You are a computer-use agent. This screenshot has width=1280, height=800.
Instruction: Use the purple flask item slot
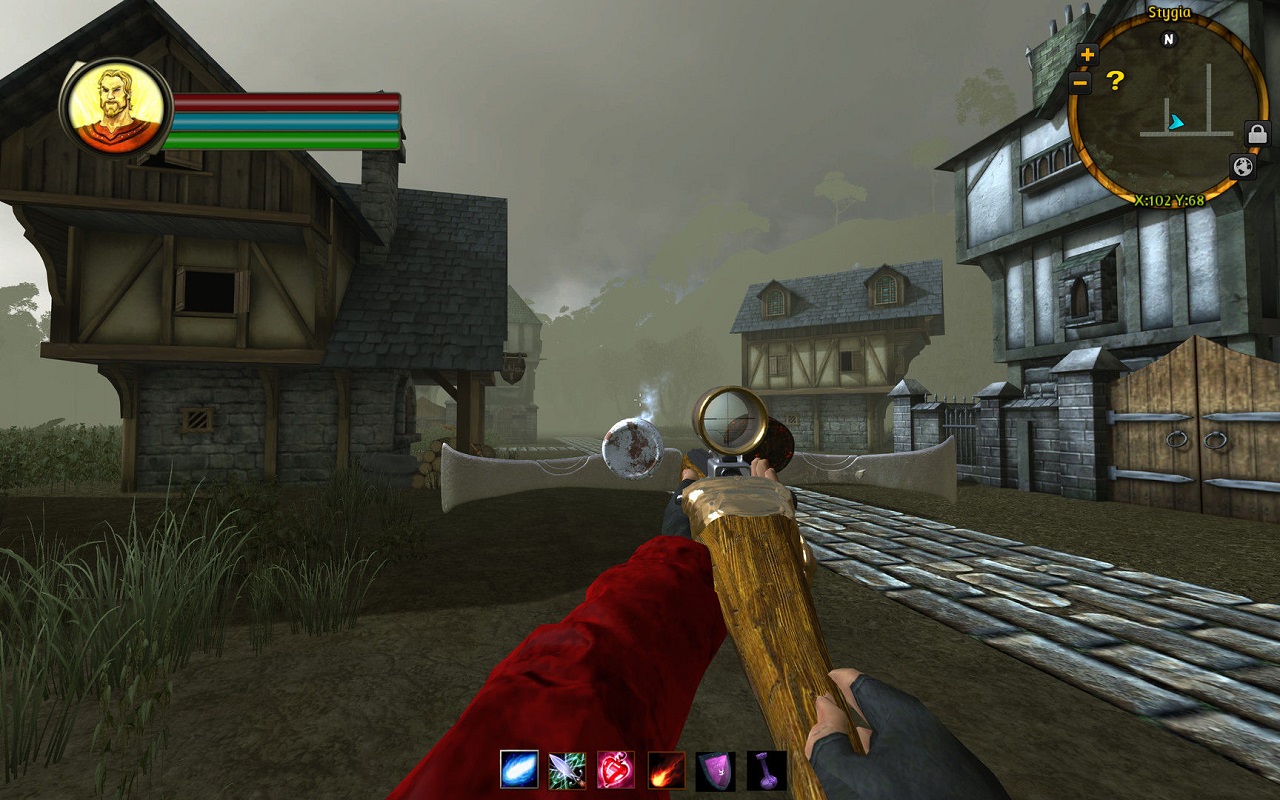(x=766, y=770)
